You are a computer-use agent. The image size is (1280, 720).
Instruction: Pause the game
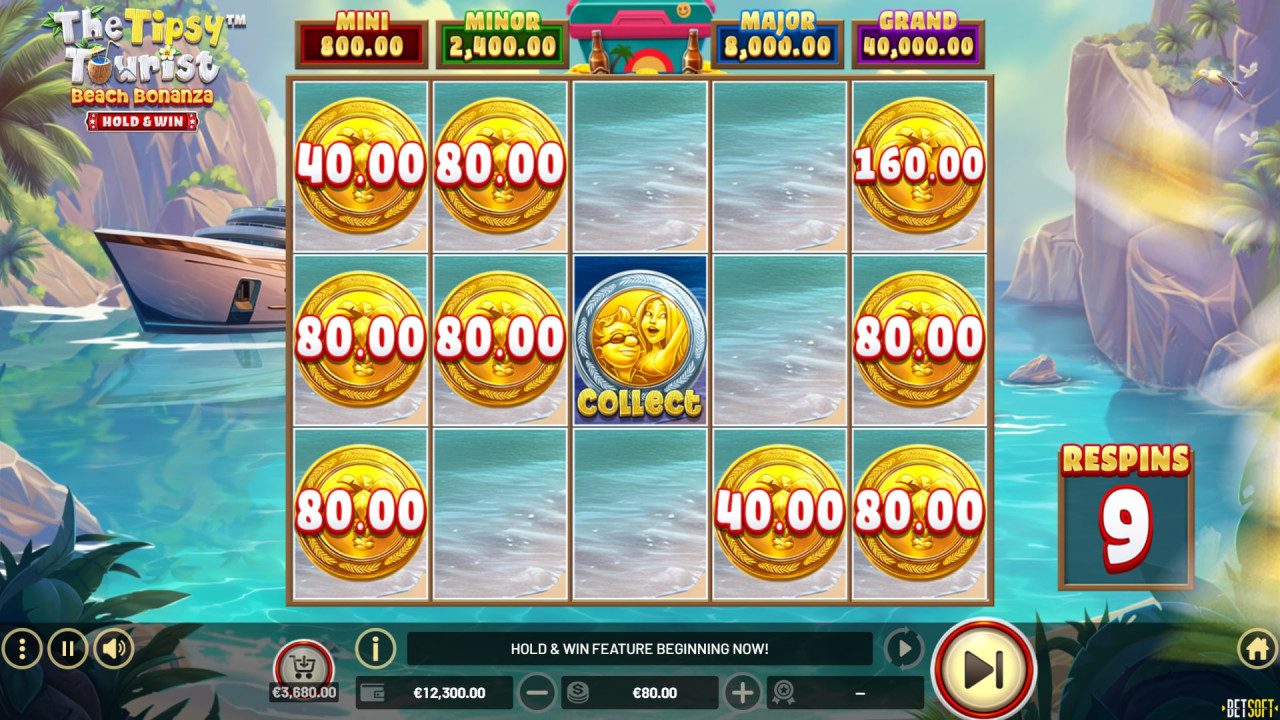pos(66,647)
